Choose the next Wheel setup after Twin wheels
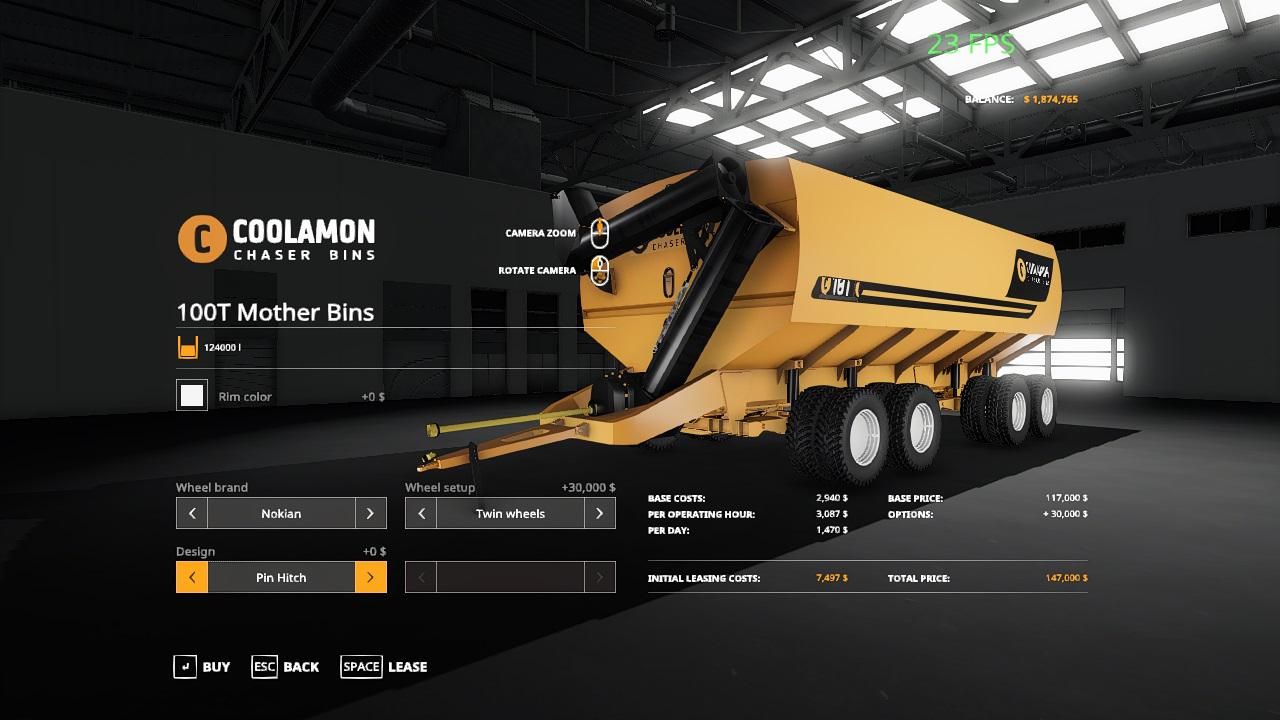 coord(599,513)
